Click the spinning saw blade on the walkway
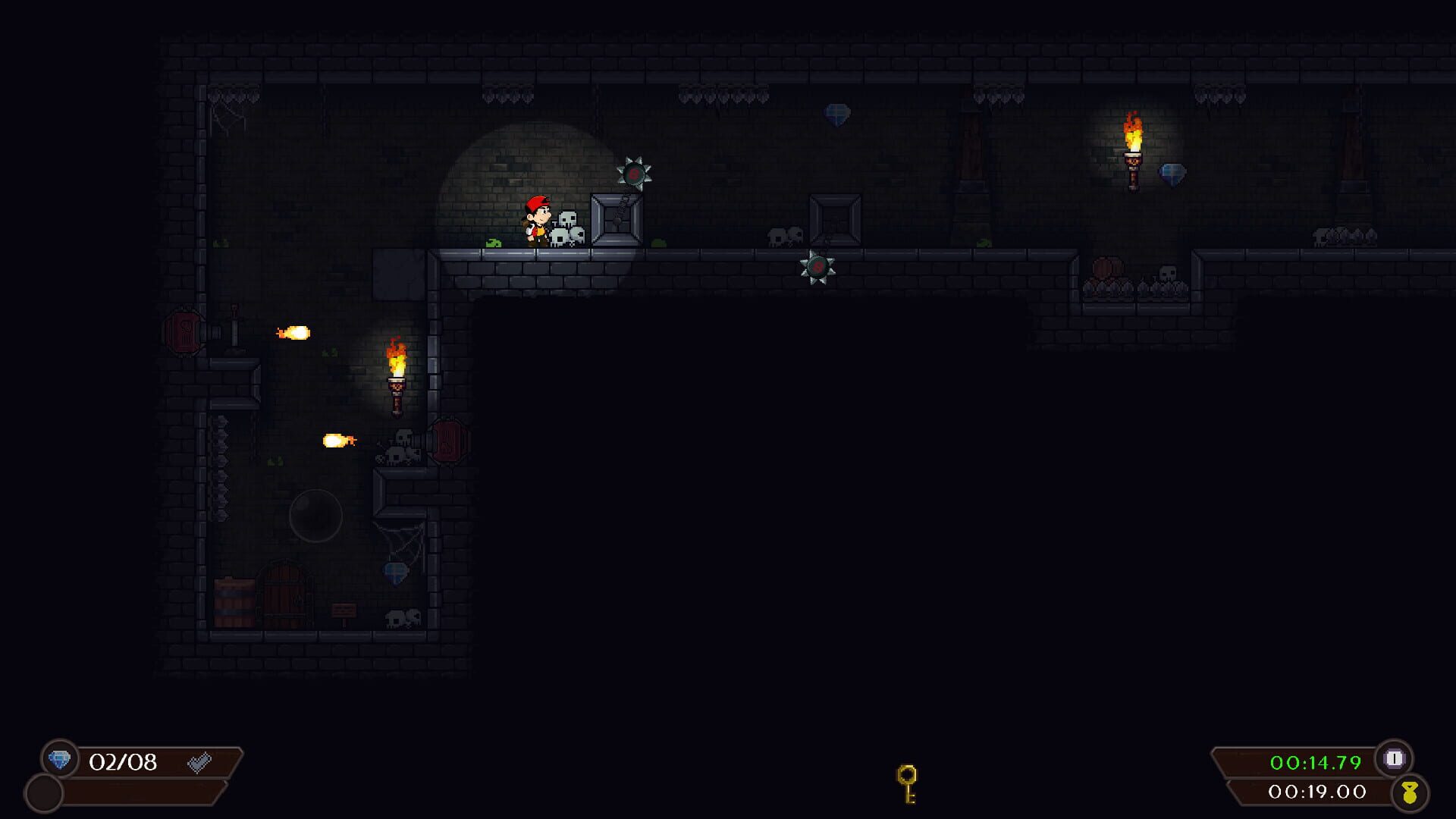The image size is (1456, 819). (x=818, y=267)
